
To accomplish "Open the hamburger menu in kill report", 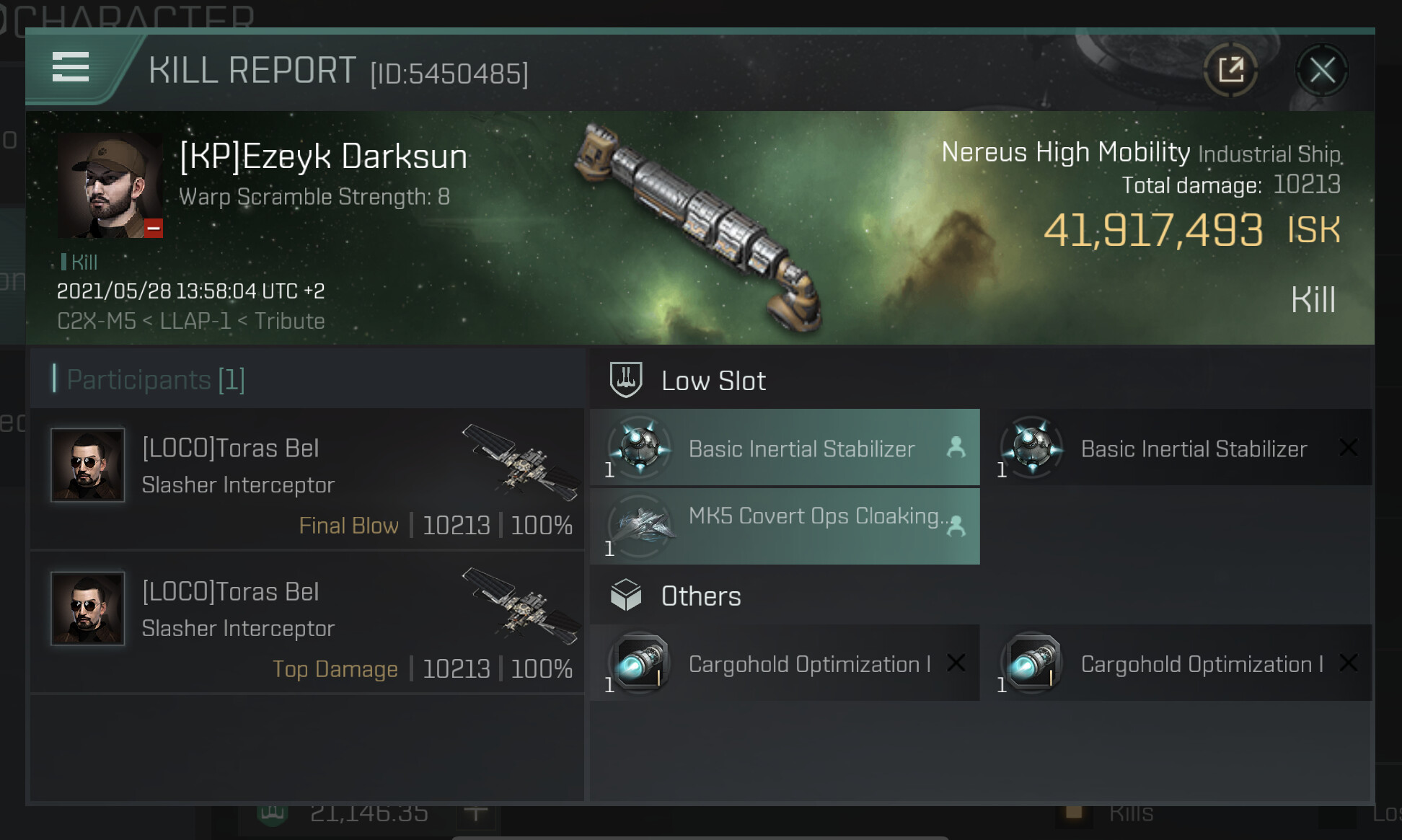I will pos(71,67).
